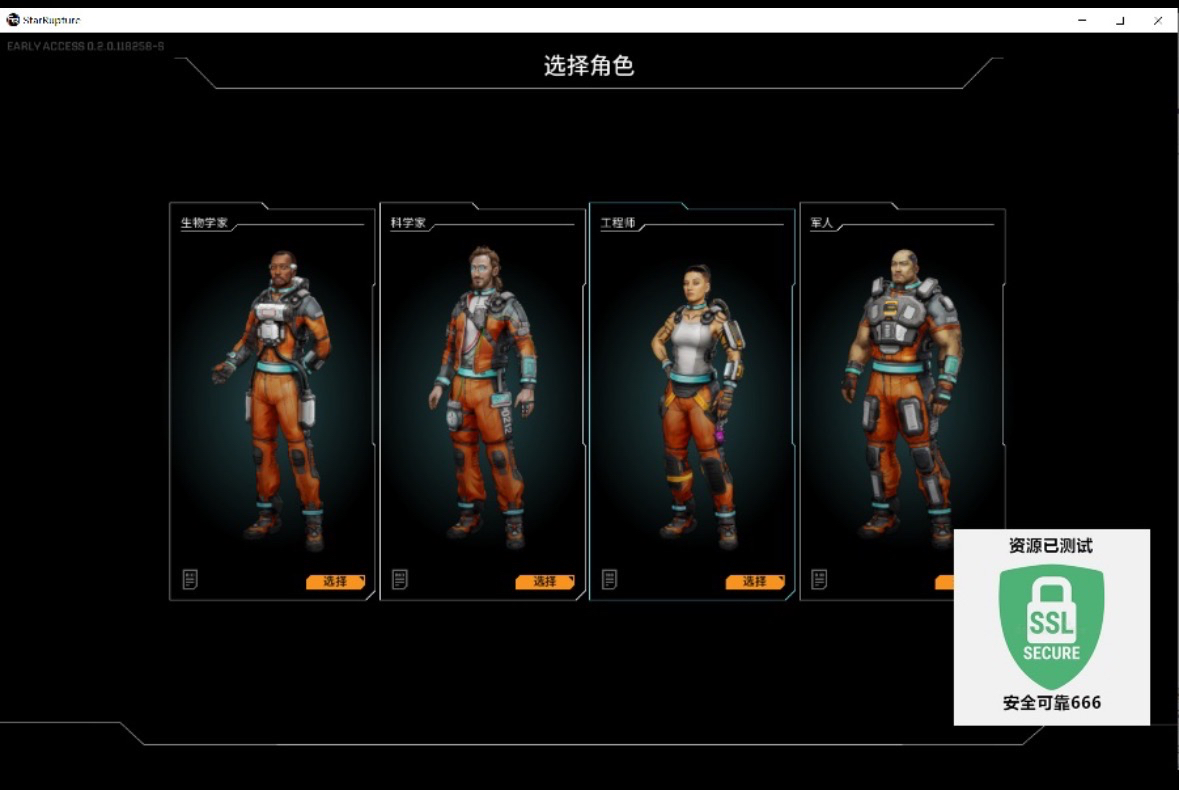Open the biologist's info document icon
The height and width of the screenshot is (790, 1179).
(x=190, y=579)
